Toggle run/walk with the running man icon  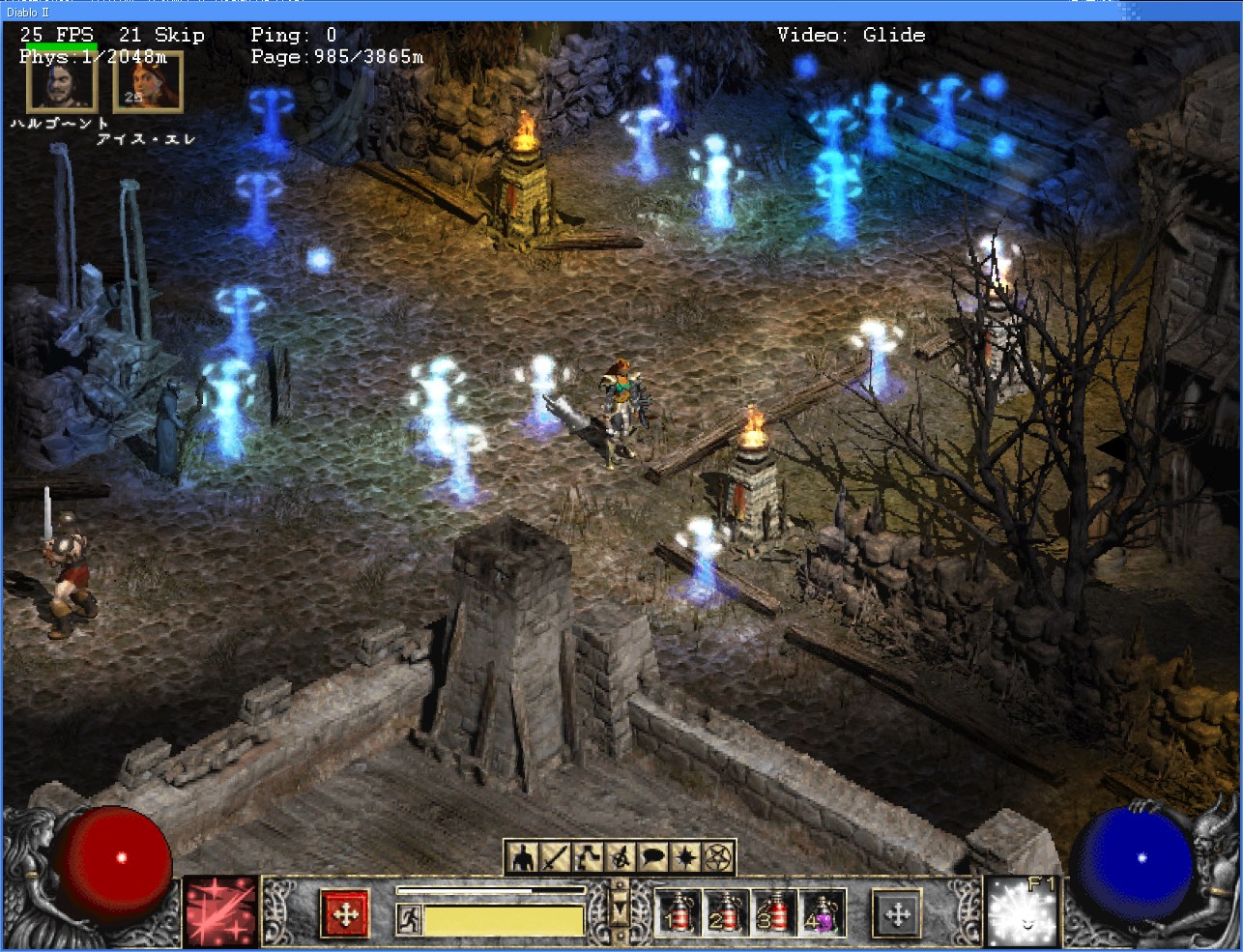(409, 918)
